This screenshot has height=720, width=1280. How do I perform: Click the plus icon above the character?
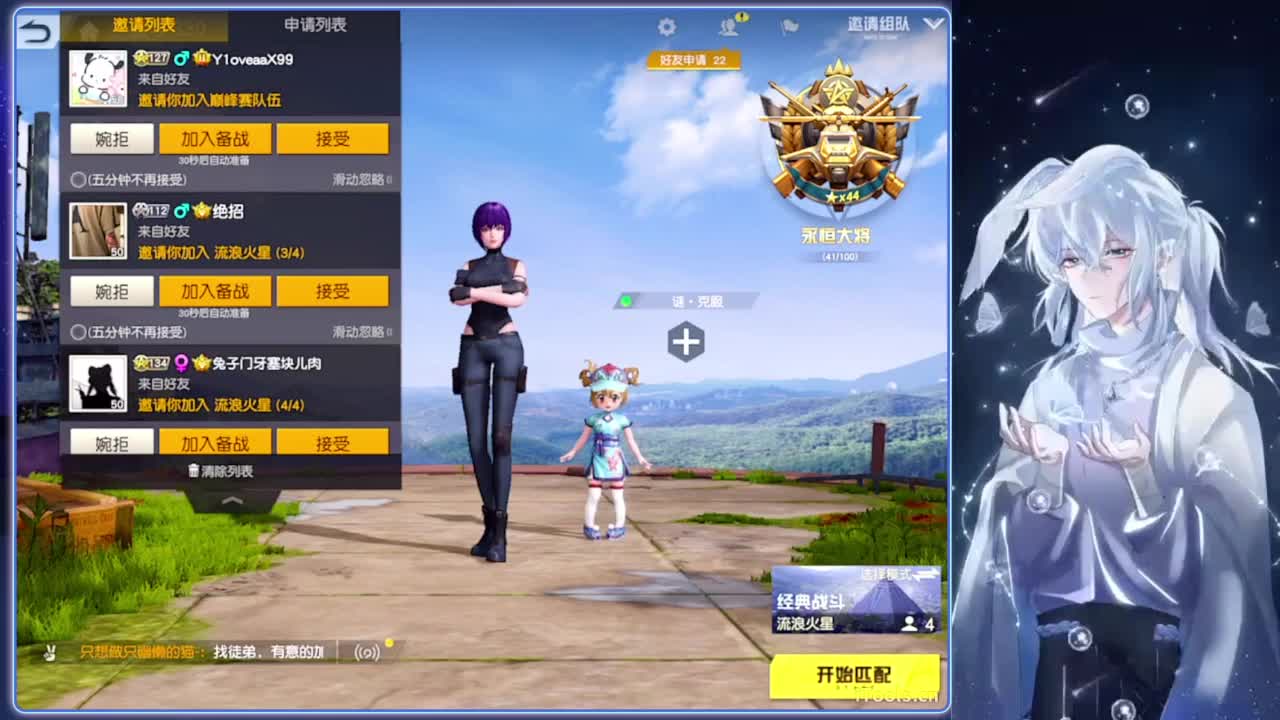(686, 341)
